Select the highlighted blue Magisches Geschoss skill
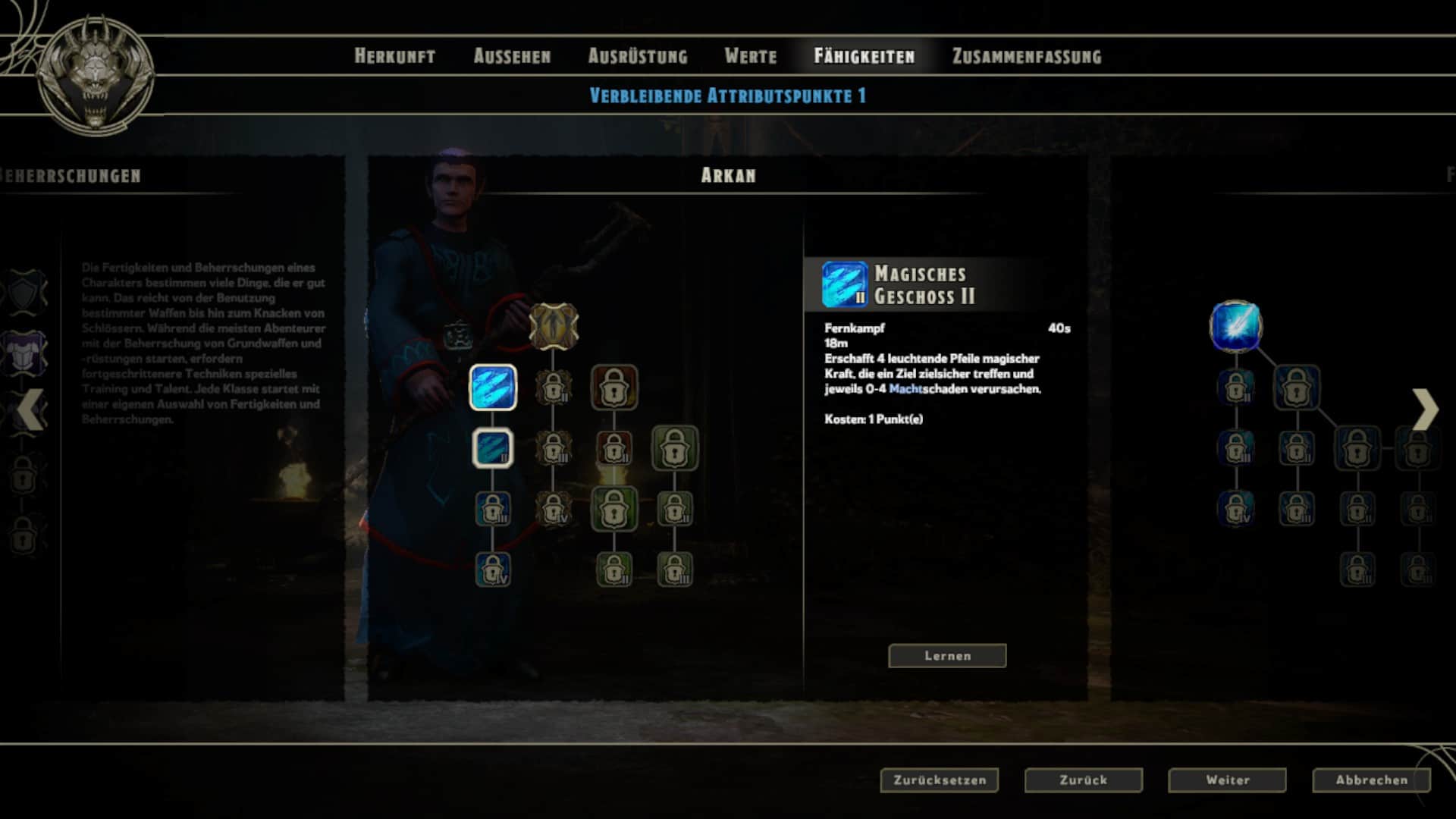 click(x=493, y=388)
